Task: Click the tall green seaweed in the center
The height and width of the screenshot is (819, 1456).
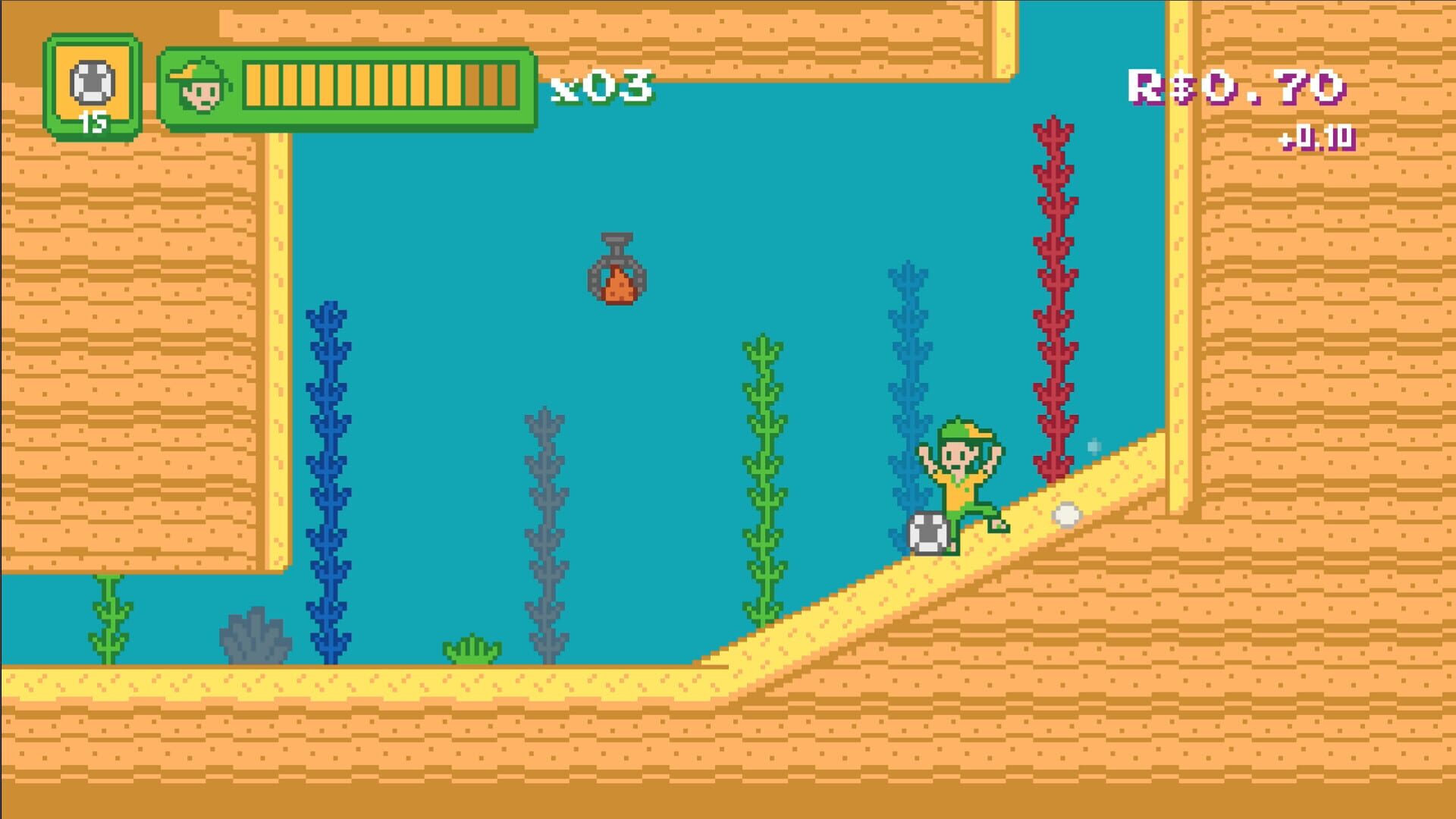Action: (x=764, y=470)
